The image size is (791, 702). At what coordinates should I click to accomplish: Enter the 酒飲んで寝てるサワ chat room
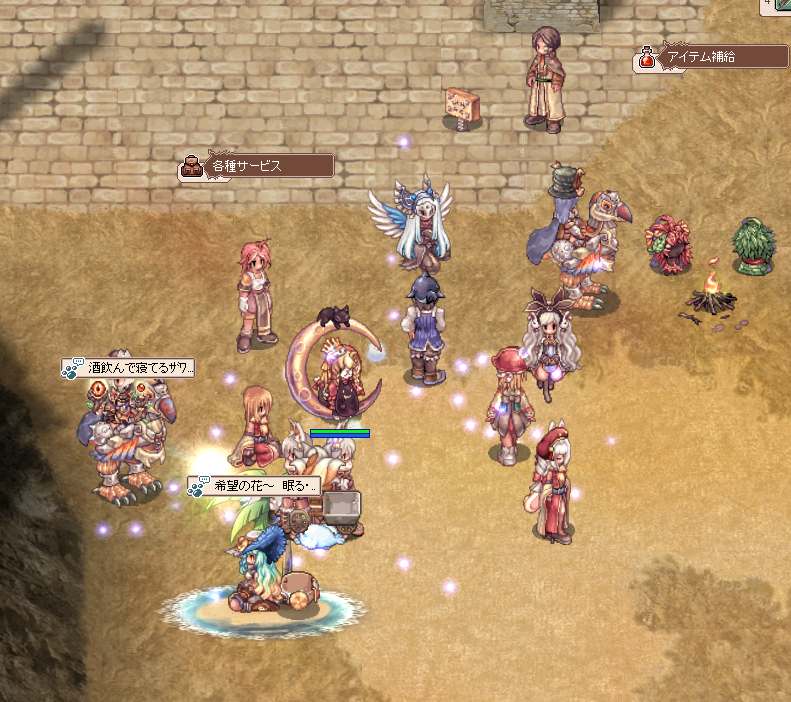(x=130, y=368)
